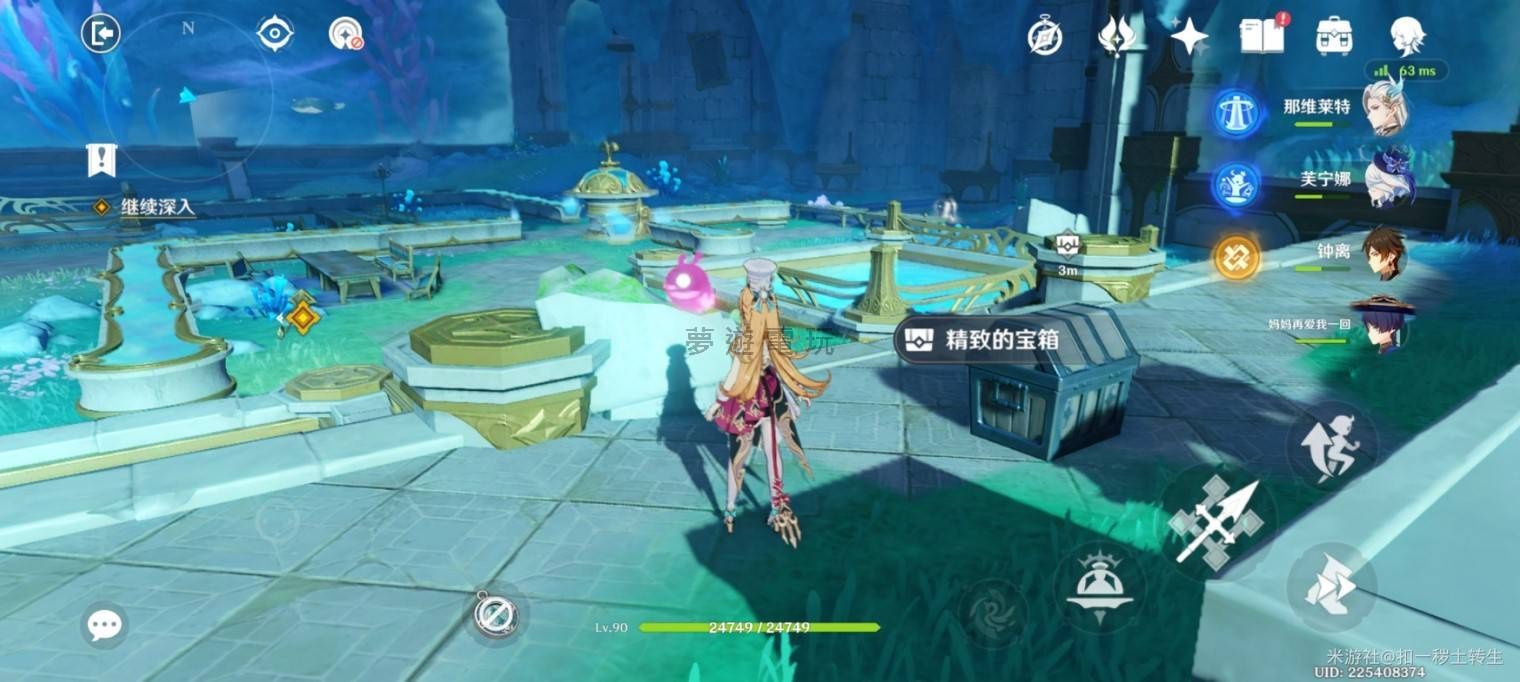
Task: Tap the sprint dash button
Action: pyautogui.click(x=1331, y=587)
